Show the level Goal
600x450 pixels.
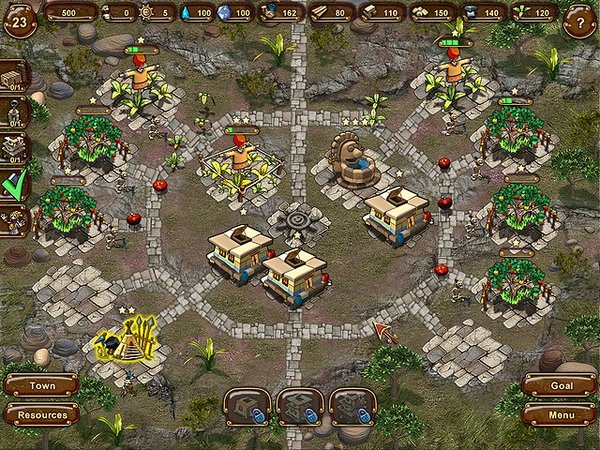559,385
